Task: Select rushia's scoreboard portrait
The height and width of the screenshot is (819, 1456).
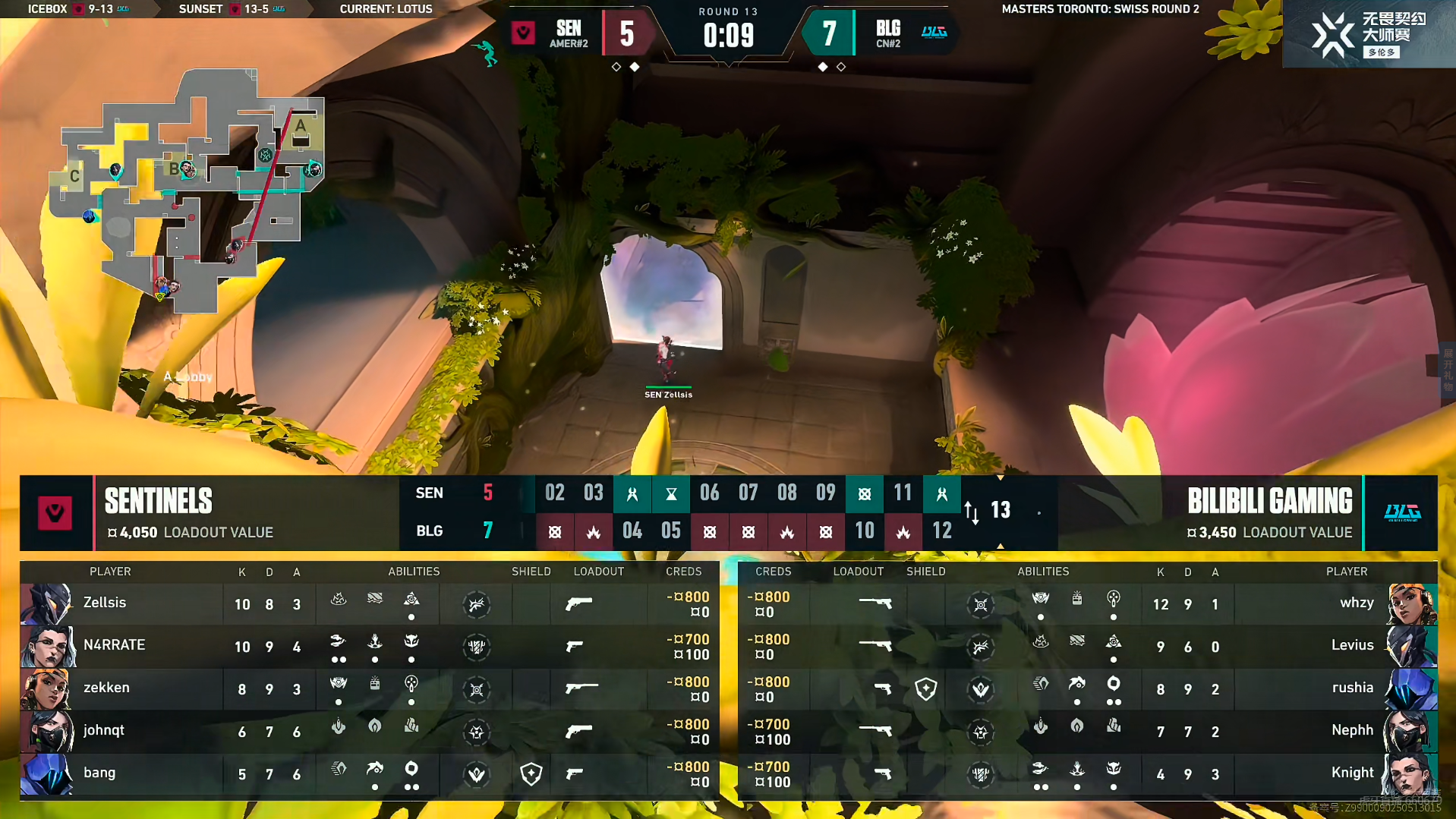Action: [1410, 689]
